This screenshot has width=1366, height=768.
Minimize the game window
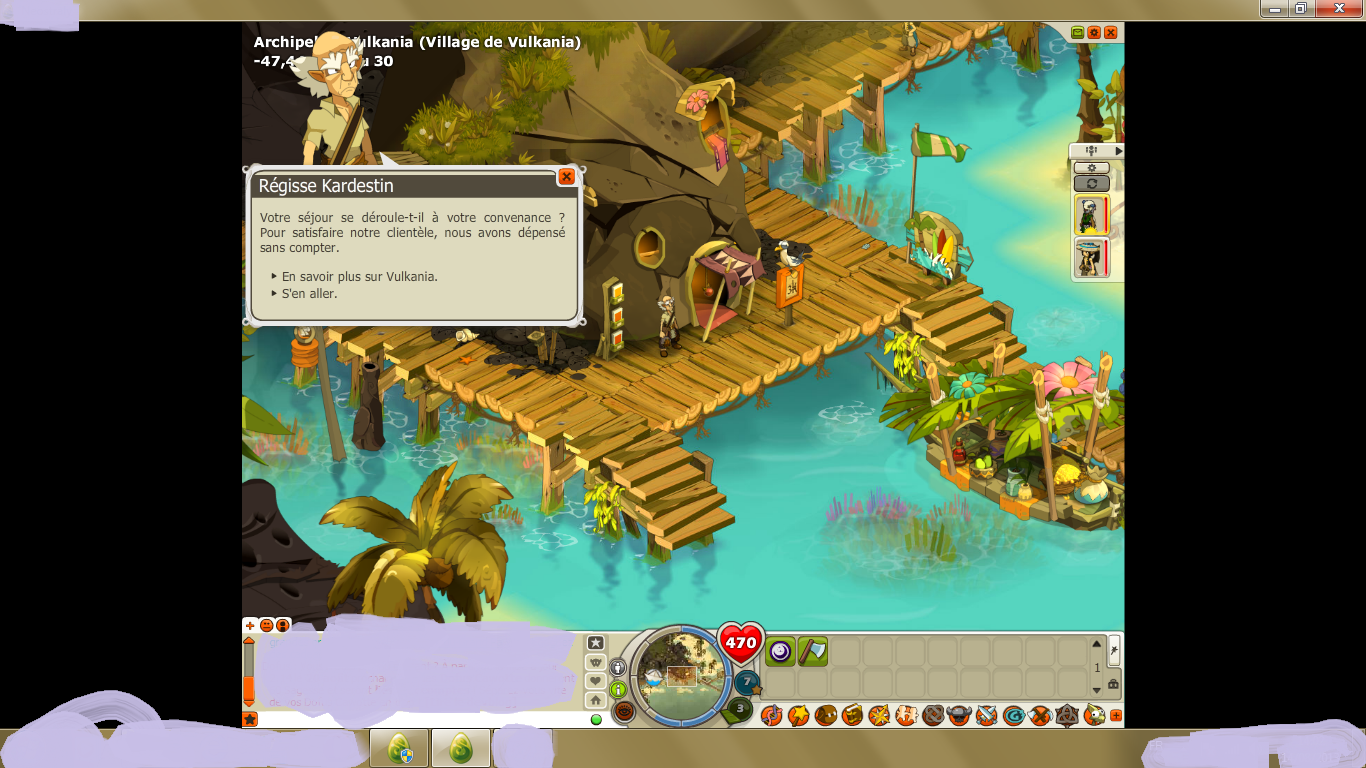tap(1275, 9)
